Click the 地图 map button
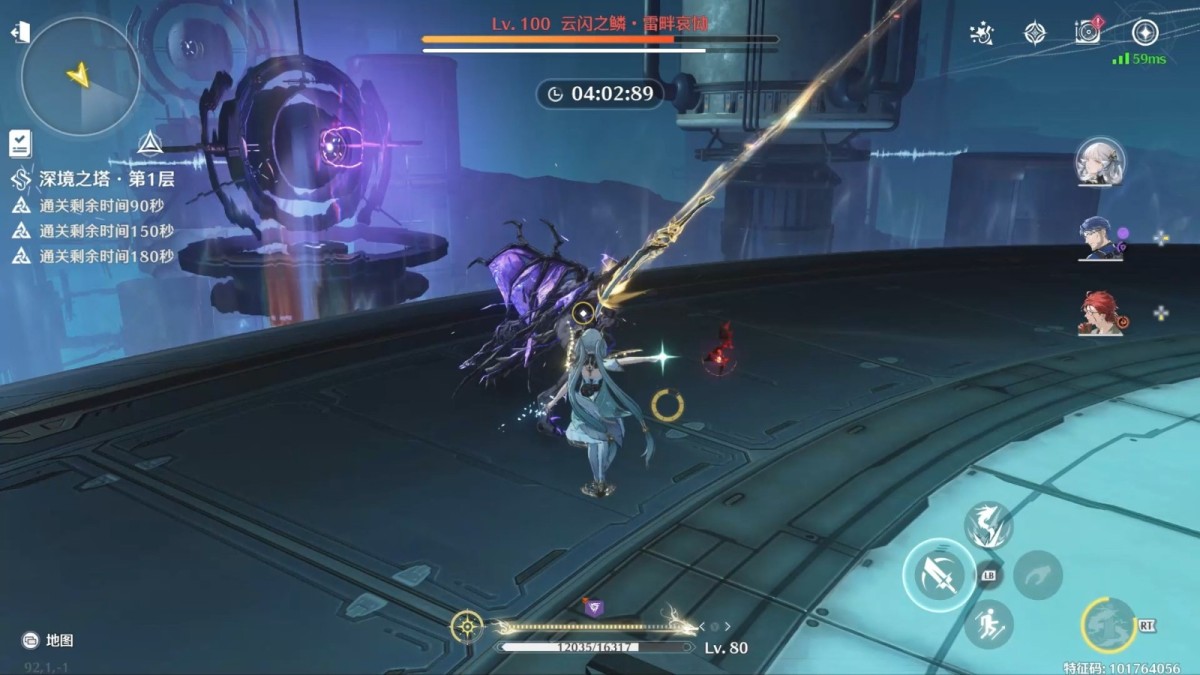The image size is (1200, 675). click(x=48, y=640)
